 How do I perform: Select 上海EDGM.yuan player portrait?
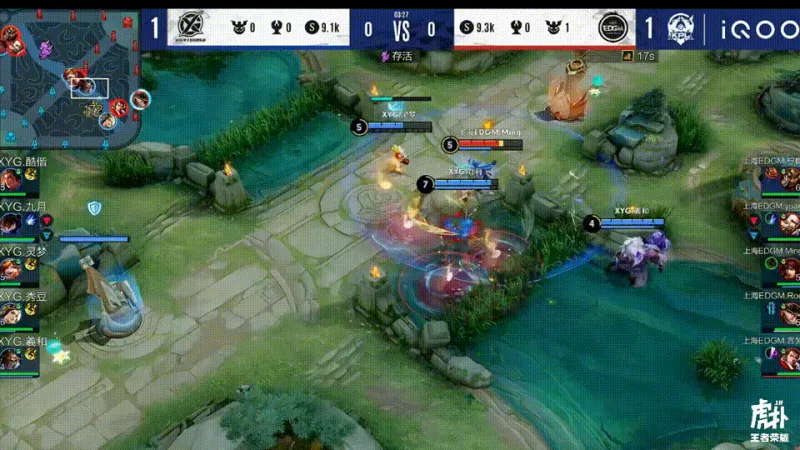pyautogui.click(x=788, y=224)
